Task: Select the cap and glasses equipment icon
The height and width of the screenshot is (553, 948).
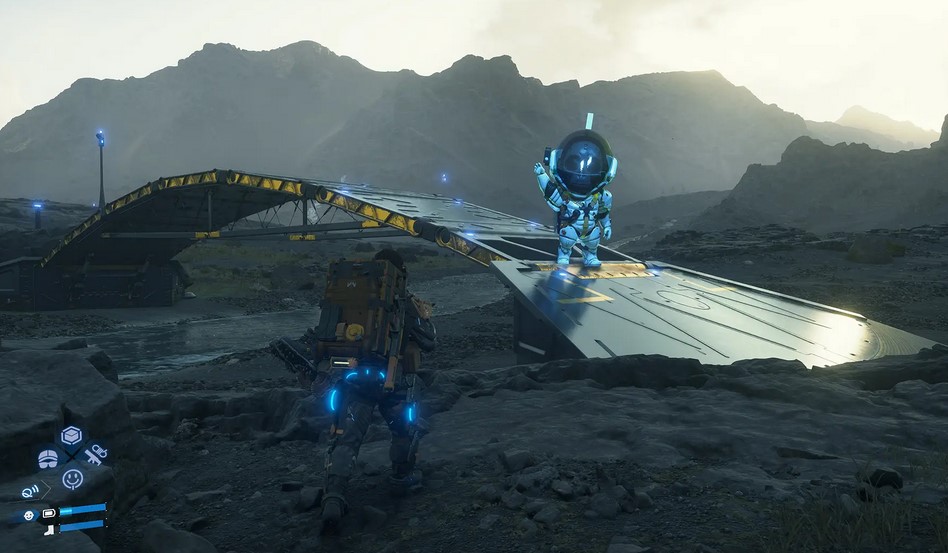Action: [x=48, y=458]
